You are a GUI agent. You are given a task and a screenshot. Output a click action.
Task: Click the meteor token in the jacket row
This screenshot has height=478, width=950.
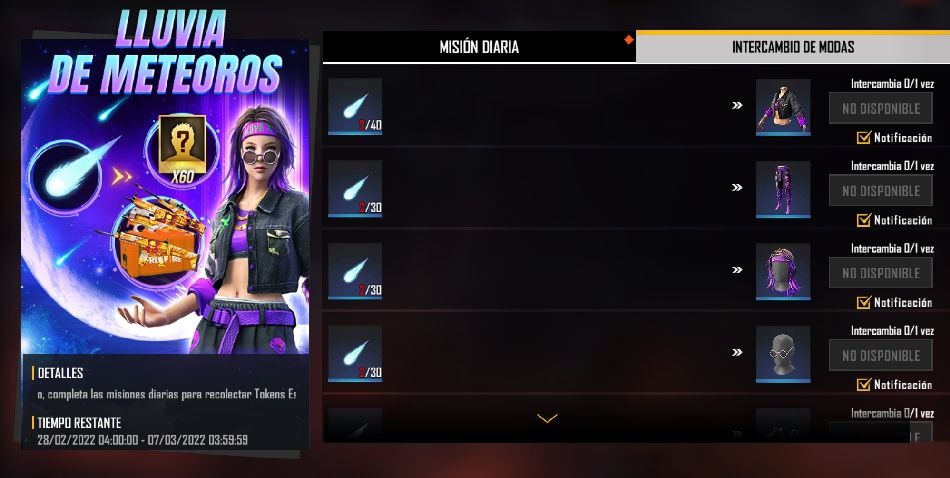click(x=355, y=106)
